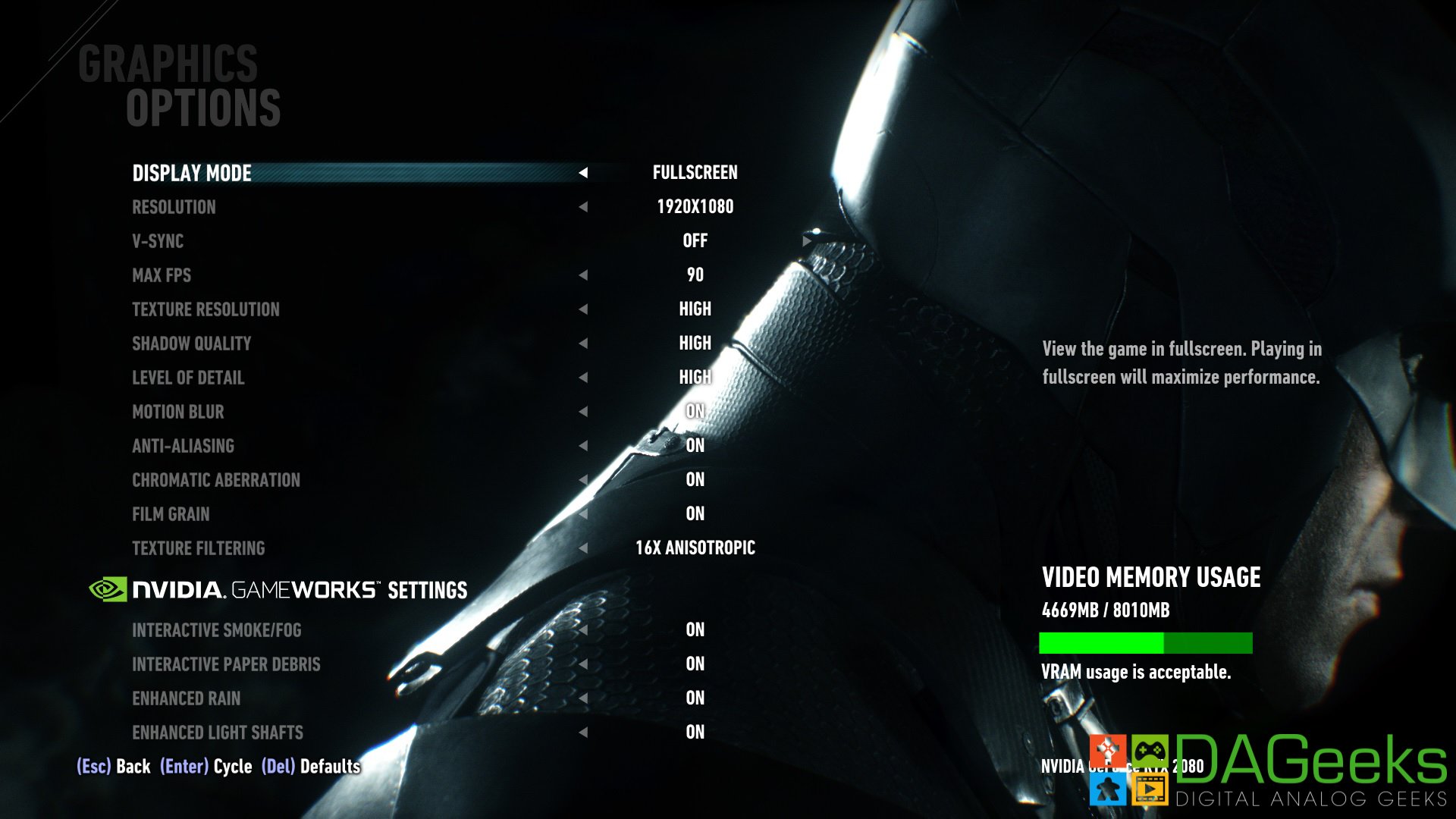Viewport: 1456px width, 819px height.
Task: Select the Texture Resolution row
Action: click(206, 309)
